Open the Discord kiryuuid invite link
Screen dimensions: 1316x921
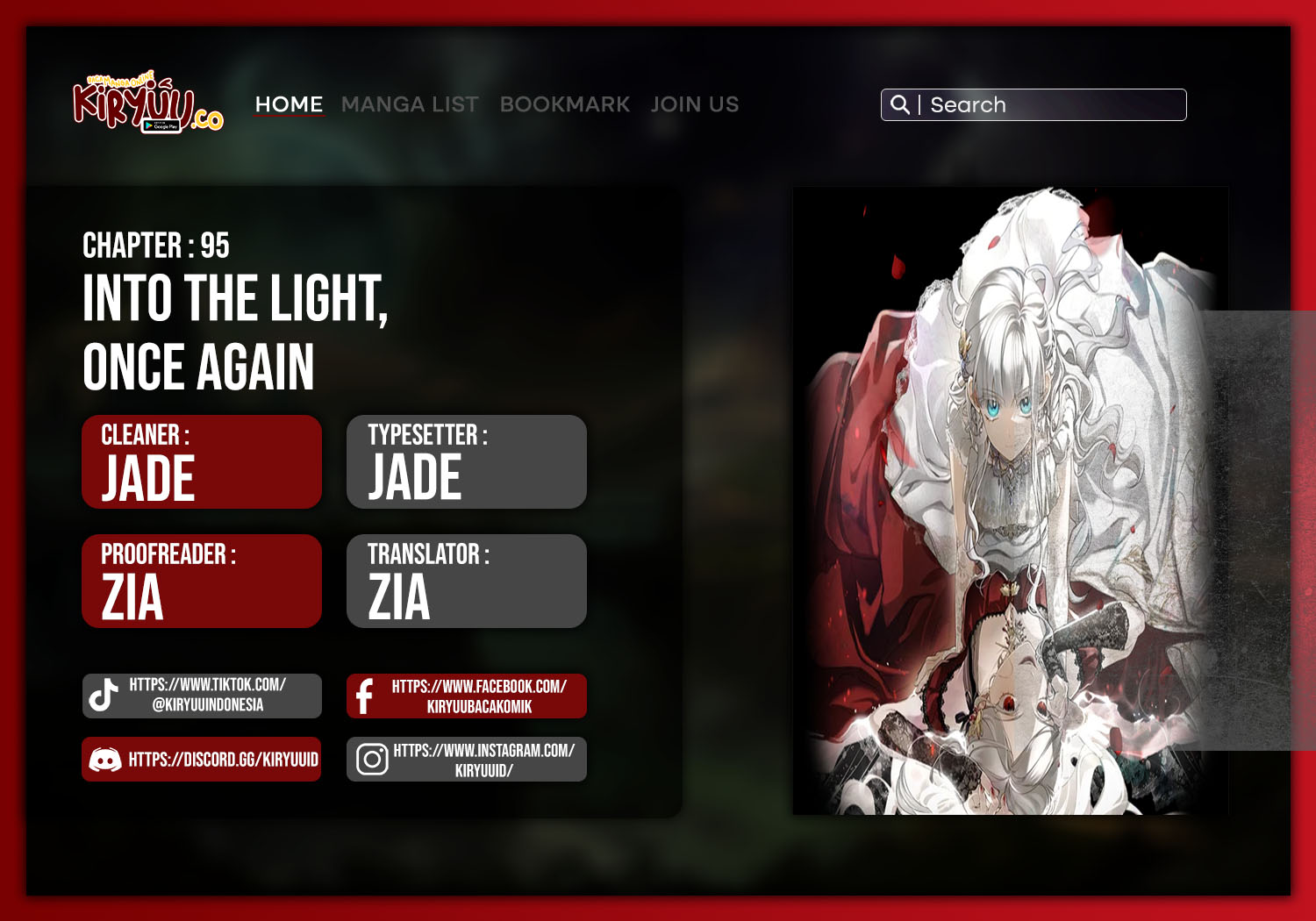click(x=202, y=760)
